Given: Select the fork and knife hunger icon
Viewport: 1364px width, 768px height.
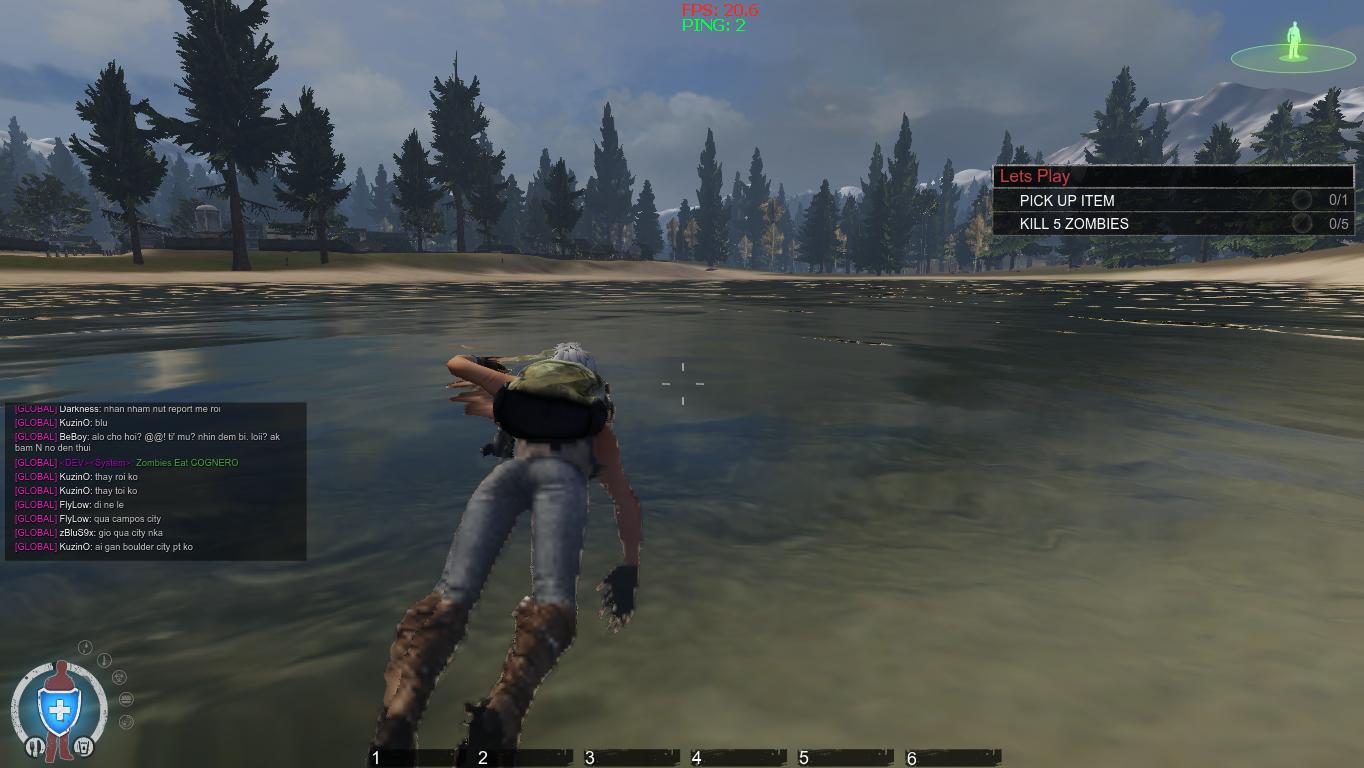Looking at the screenshot, I should [35, 746].
